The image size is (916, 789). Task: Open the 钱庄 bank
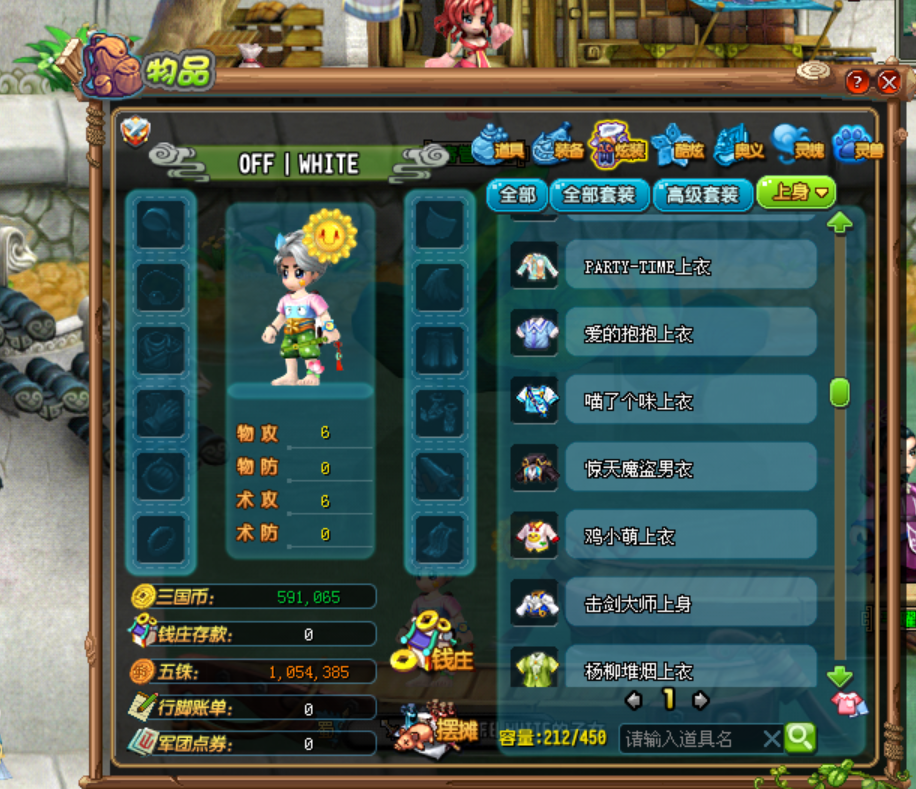click(438, 647)
